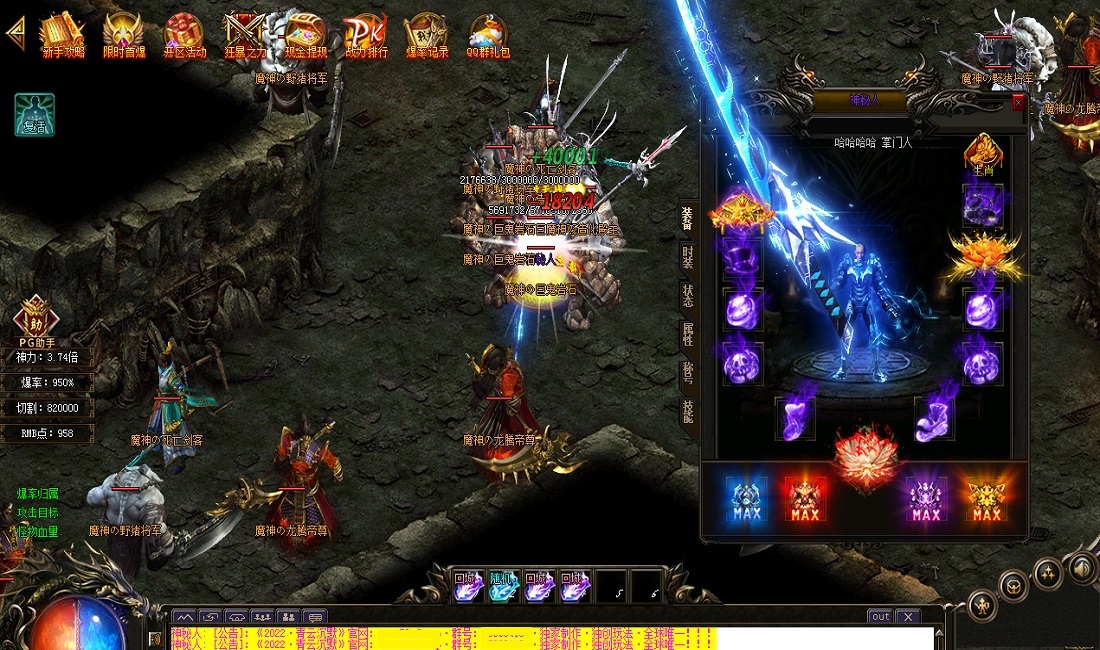Collapse the top menu with the arrow
Screen dimensions: 1100x650
tap(15, 31)
